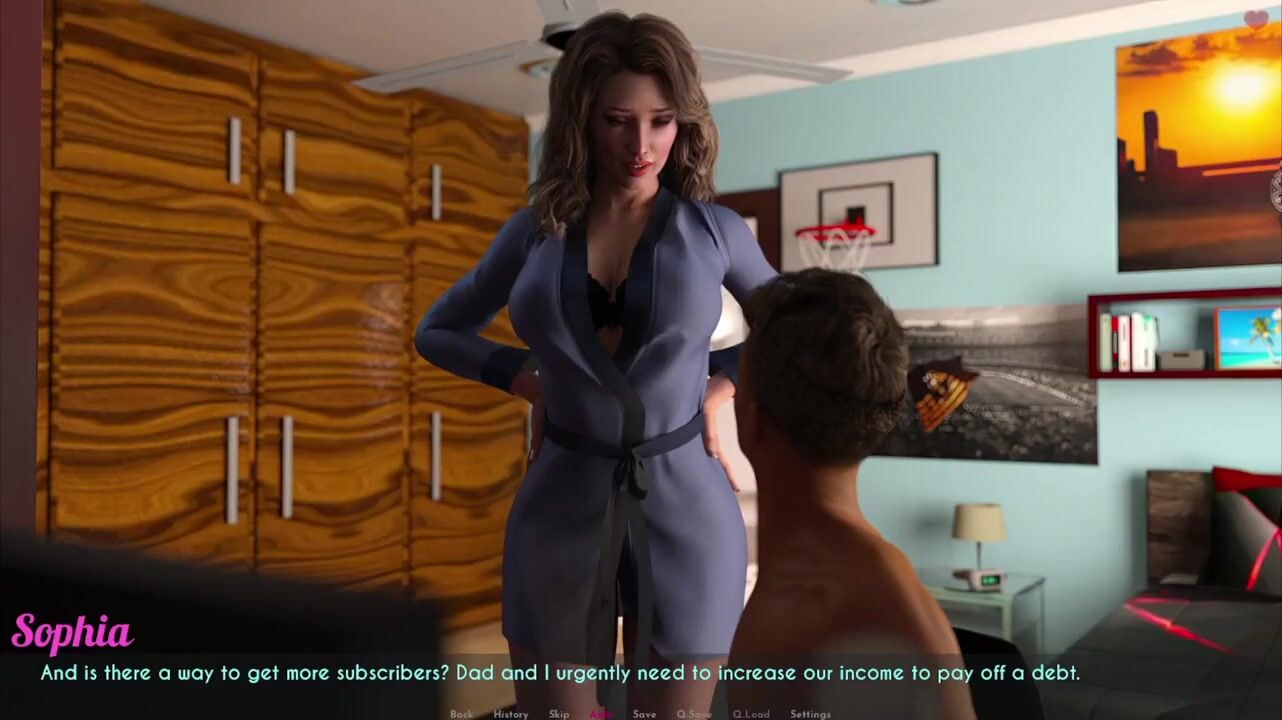Toggle Auto dialogue advance
Viewport: 1282px width, 720px height.
click(601, 714)
